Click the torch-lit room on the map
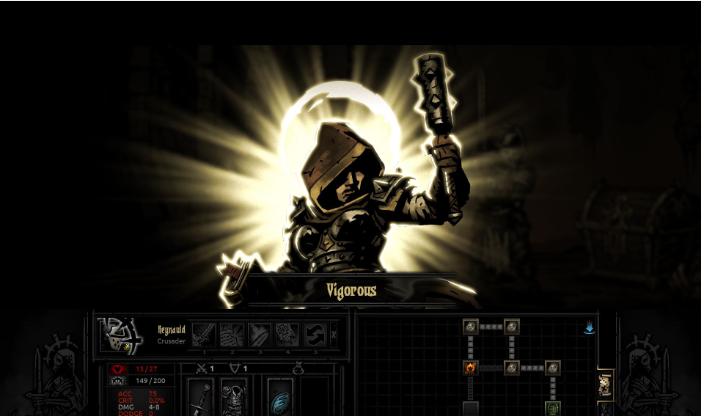 (471, 368)
